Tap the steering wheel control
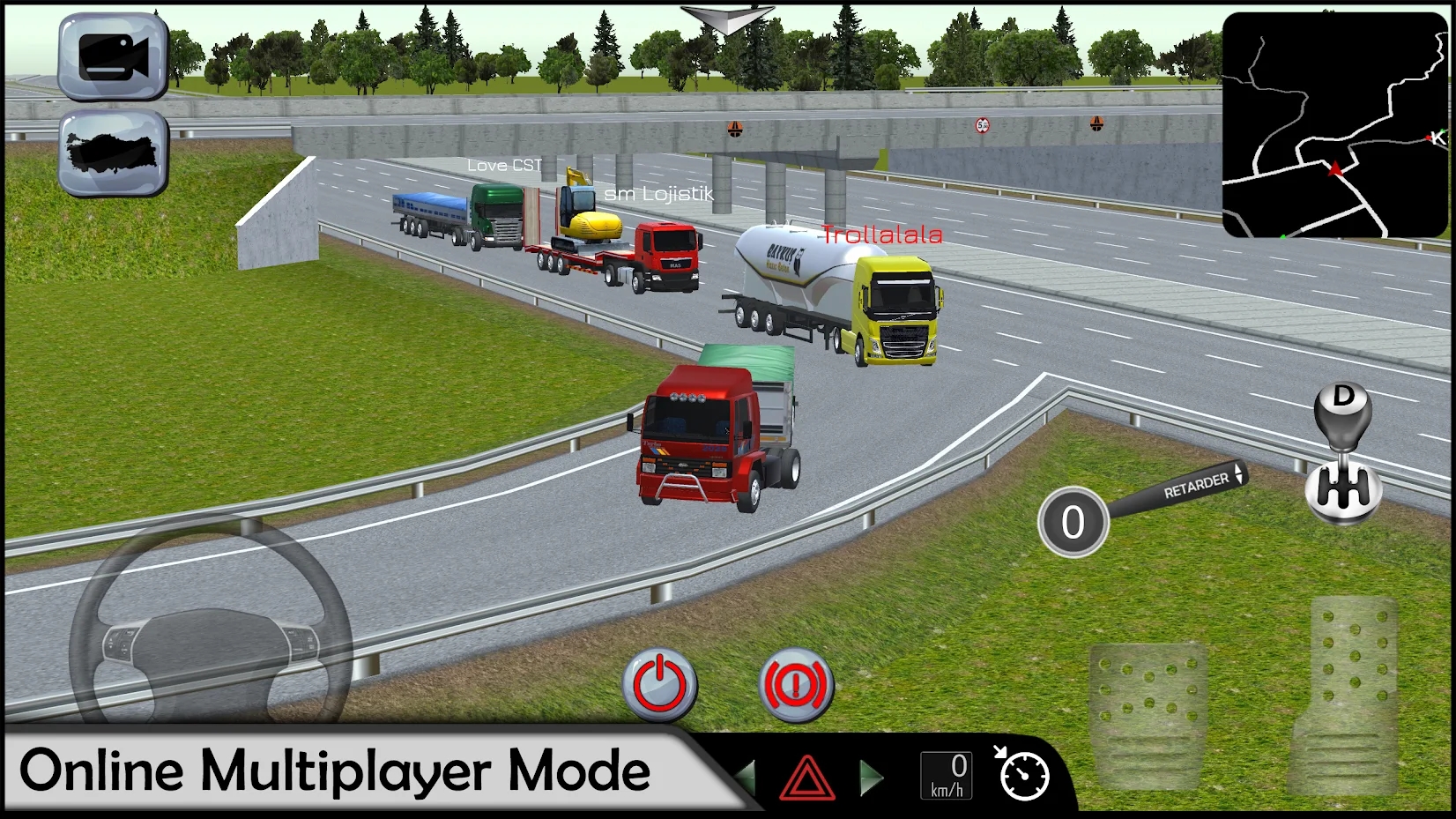 (211, 633)
